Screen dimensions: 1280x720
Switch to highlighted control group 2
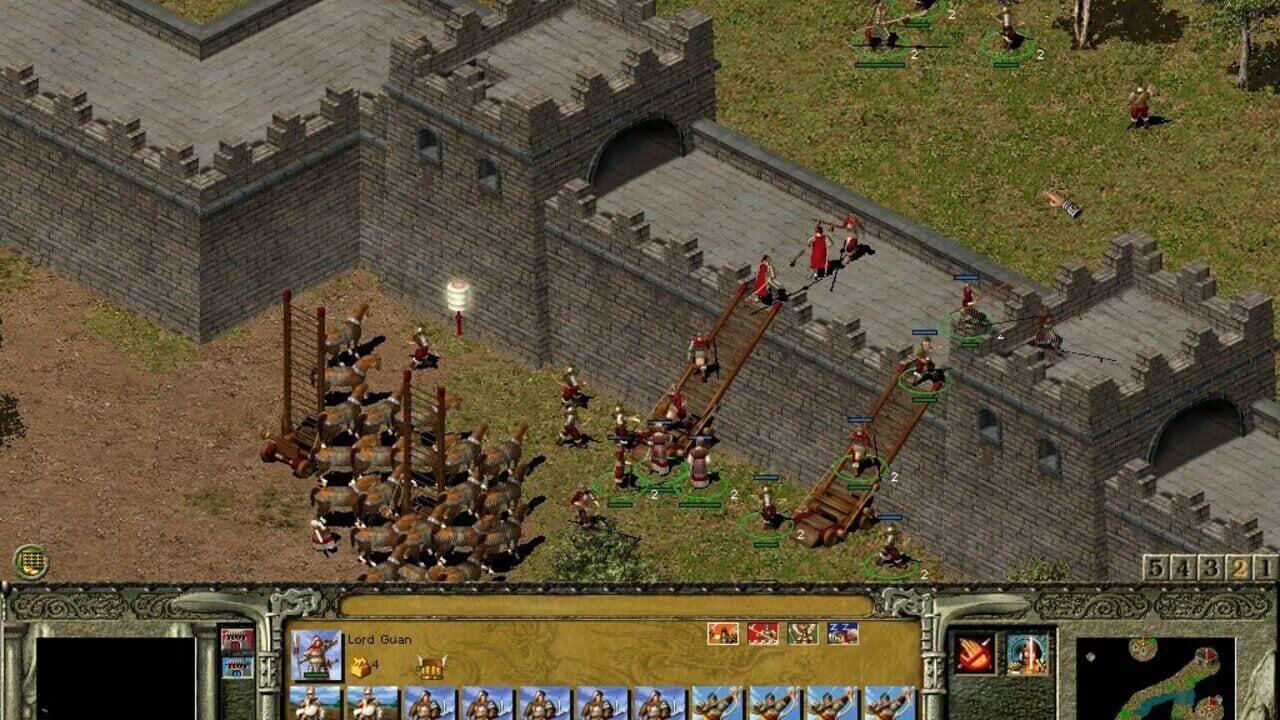[1239, 568]
